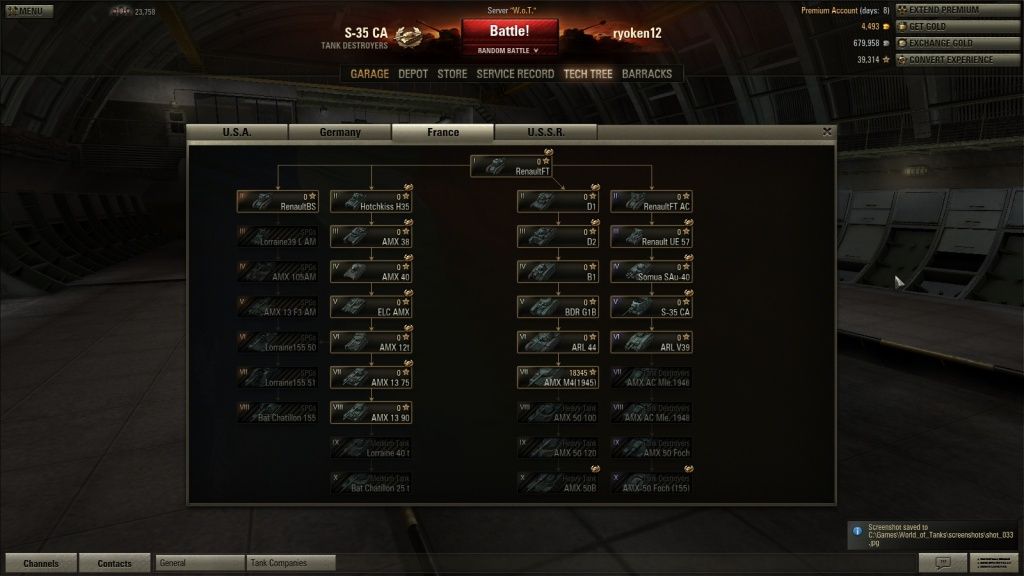
Task: Switch to the U.S.A. tech tree tab
Action: point(237,132)
